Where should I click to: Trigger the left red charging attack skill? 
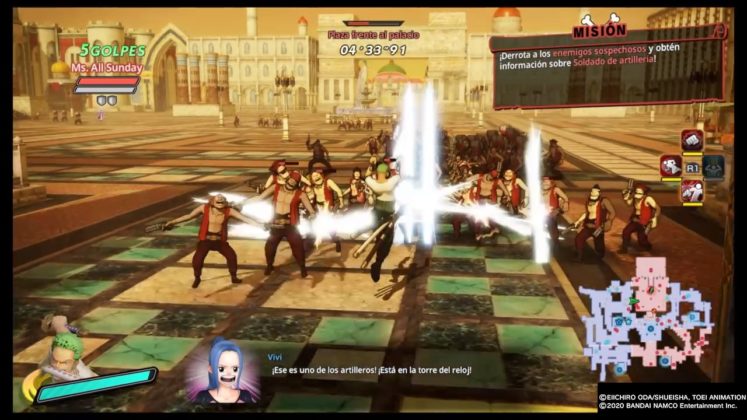(669, 166)
